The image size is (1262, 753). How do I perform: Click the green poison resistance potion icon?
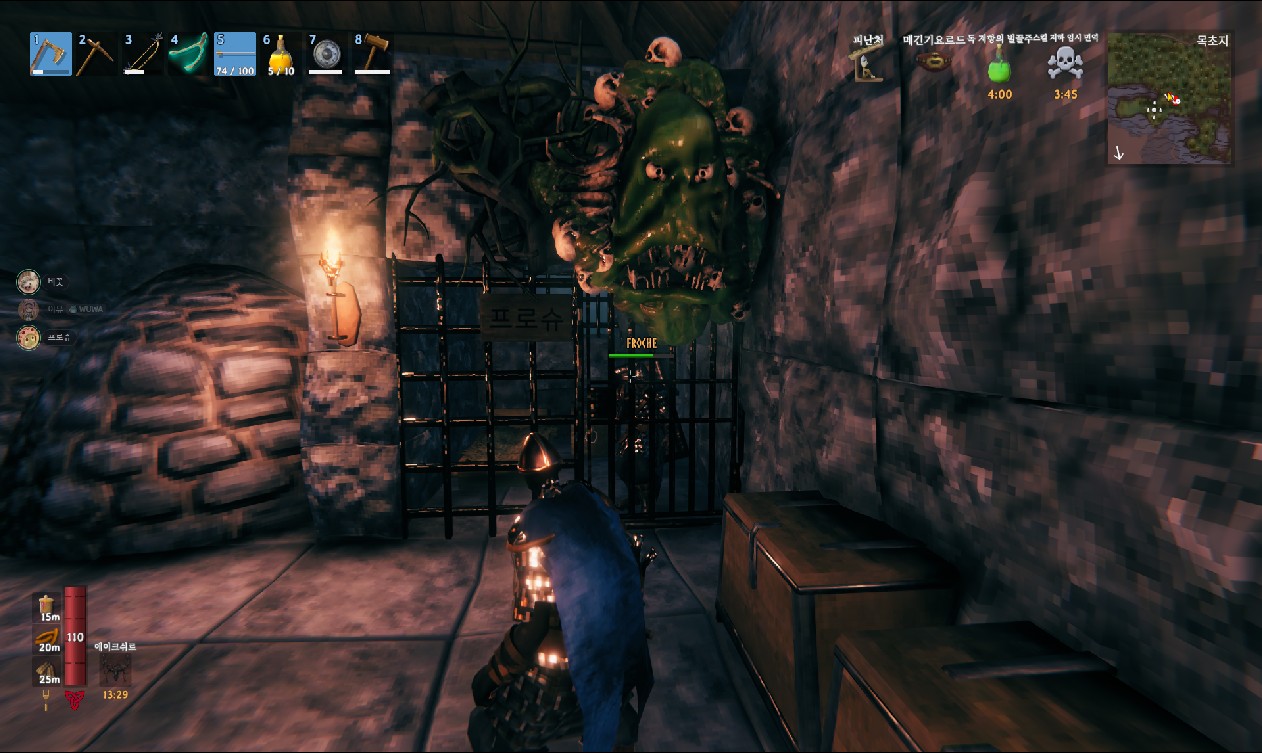[x=999, y=67]
